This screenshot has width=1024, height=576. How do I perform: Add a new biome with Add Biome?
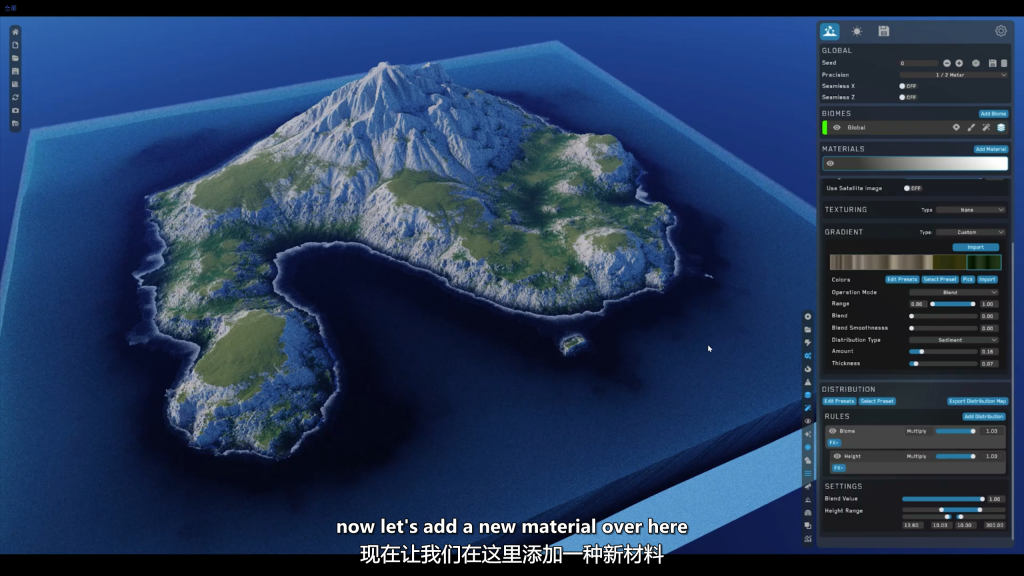[993, 114]
